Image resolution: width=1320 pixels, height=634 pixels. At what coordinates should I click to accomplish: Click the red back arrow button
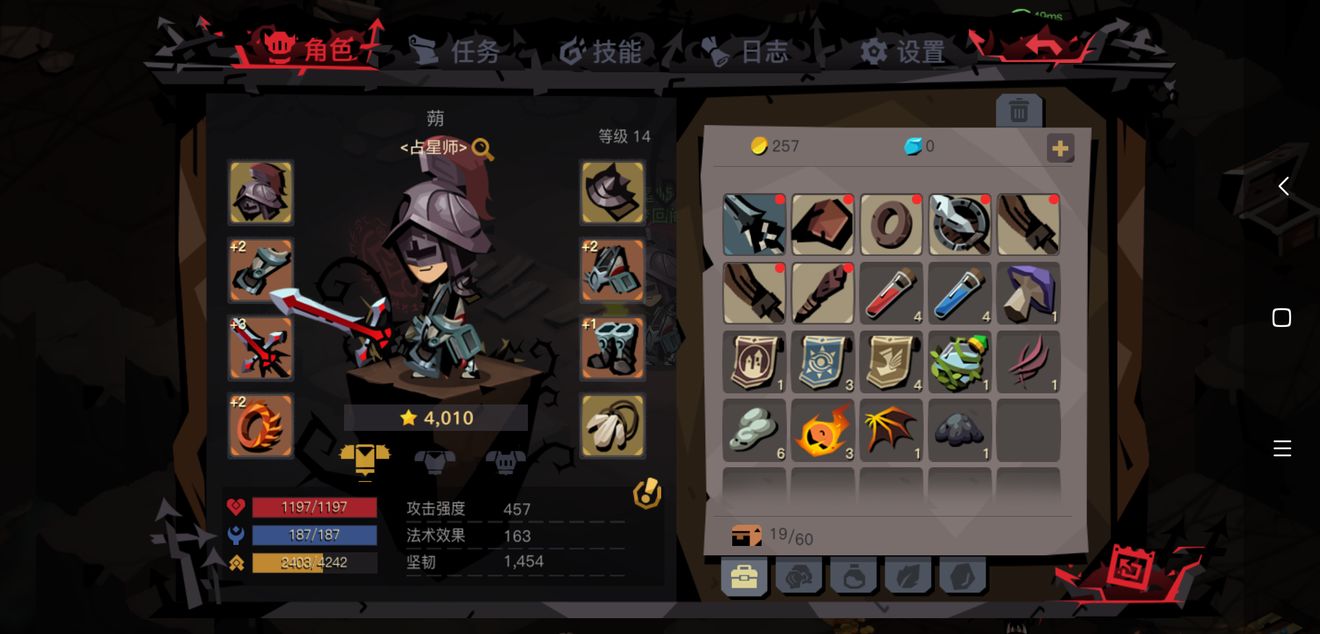click(1043, 45)
